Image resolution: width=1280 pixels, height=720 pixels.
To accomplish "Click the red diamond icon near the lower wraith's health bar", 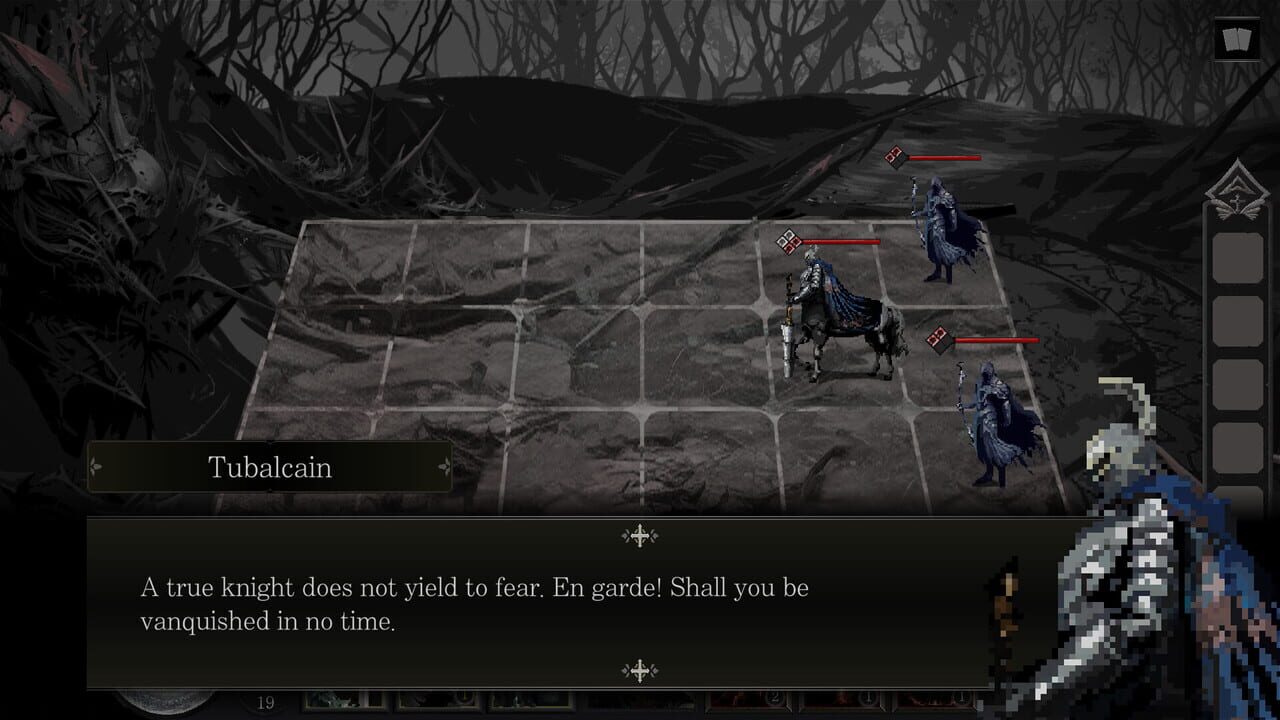I will (x=938, y=340).
